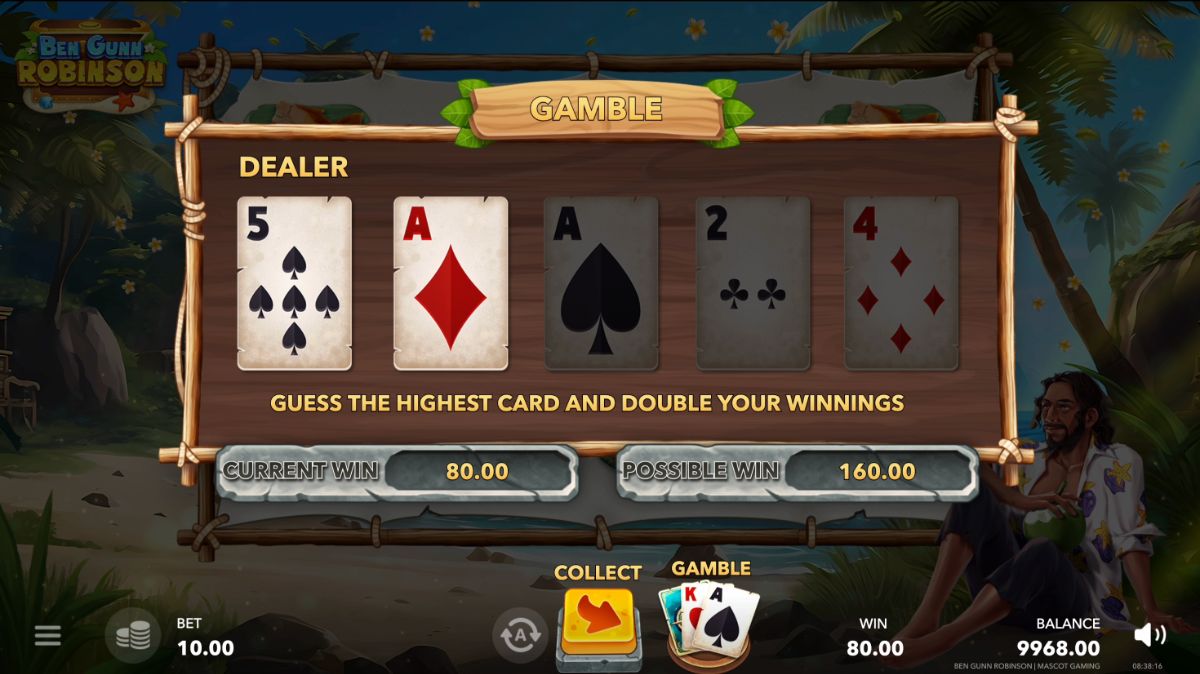This screenshot has width=1200, height=674.
Task: Toggle the autoplay button
Action: (x=519, y=634)
